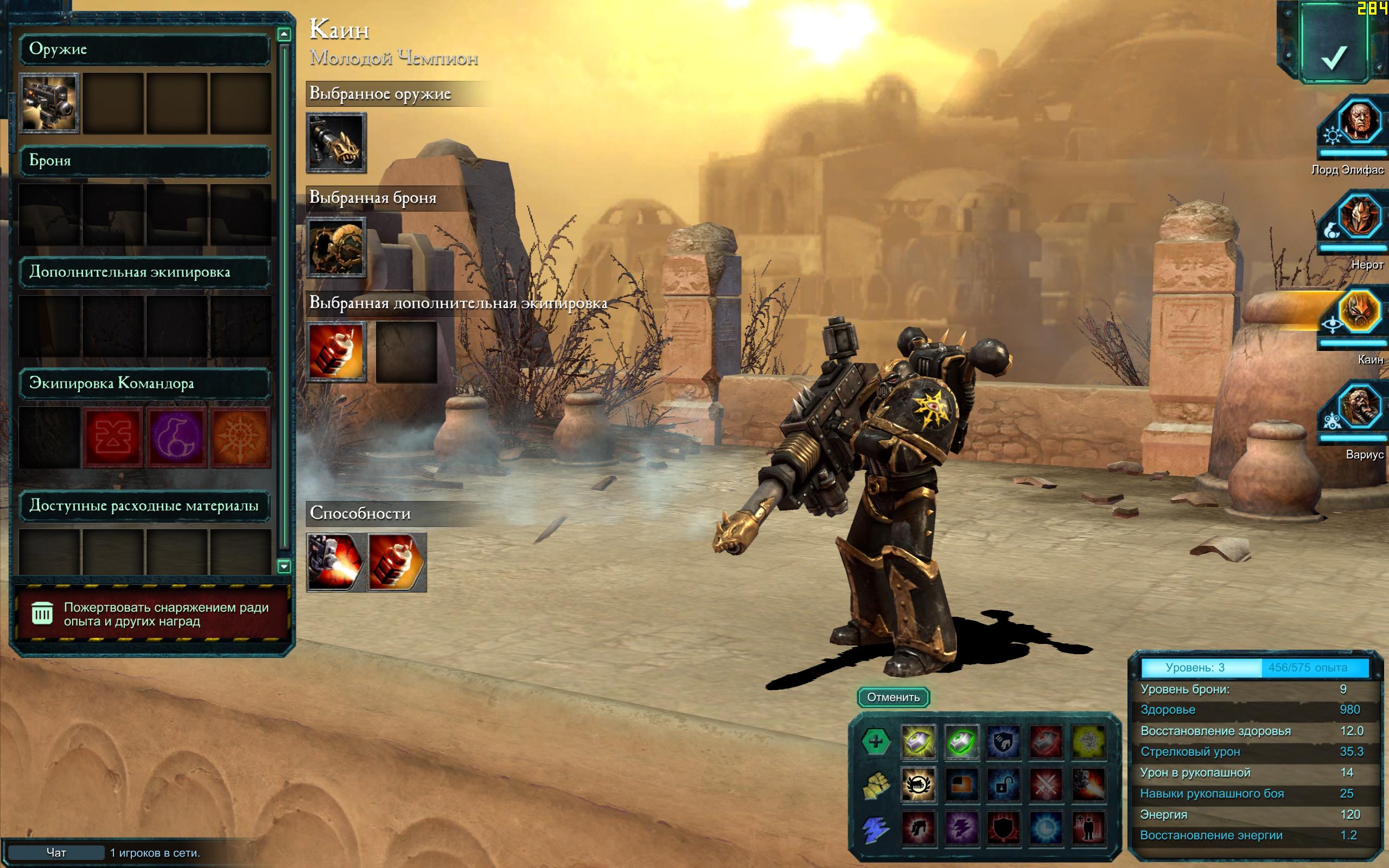Click the equipped armor slot
The image size is (1389, 868).
(336, 247)
